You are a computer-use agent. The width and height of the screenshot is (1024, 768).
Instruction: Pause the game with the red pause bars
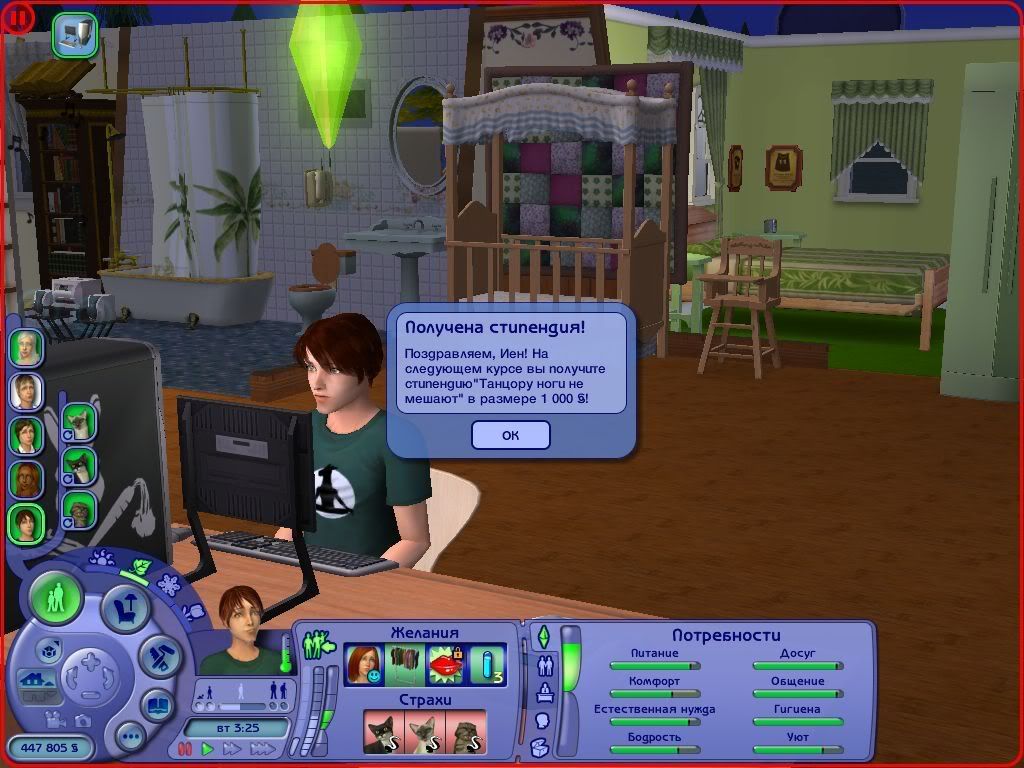pyautogui.click(x=186, y=748)
